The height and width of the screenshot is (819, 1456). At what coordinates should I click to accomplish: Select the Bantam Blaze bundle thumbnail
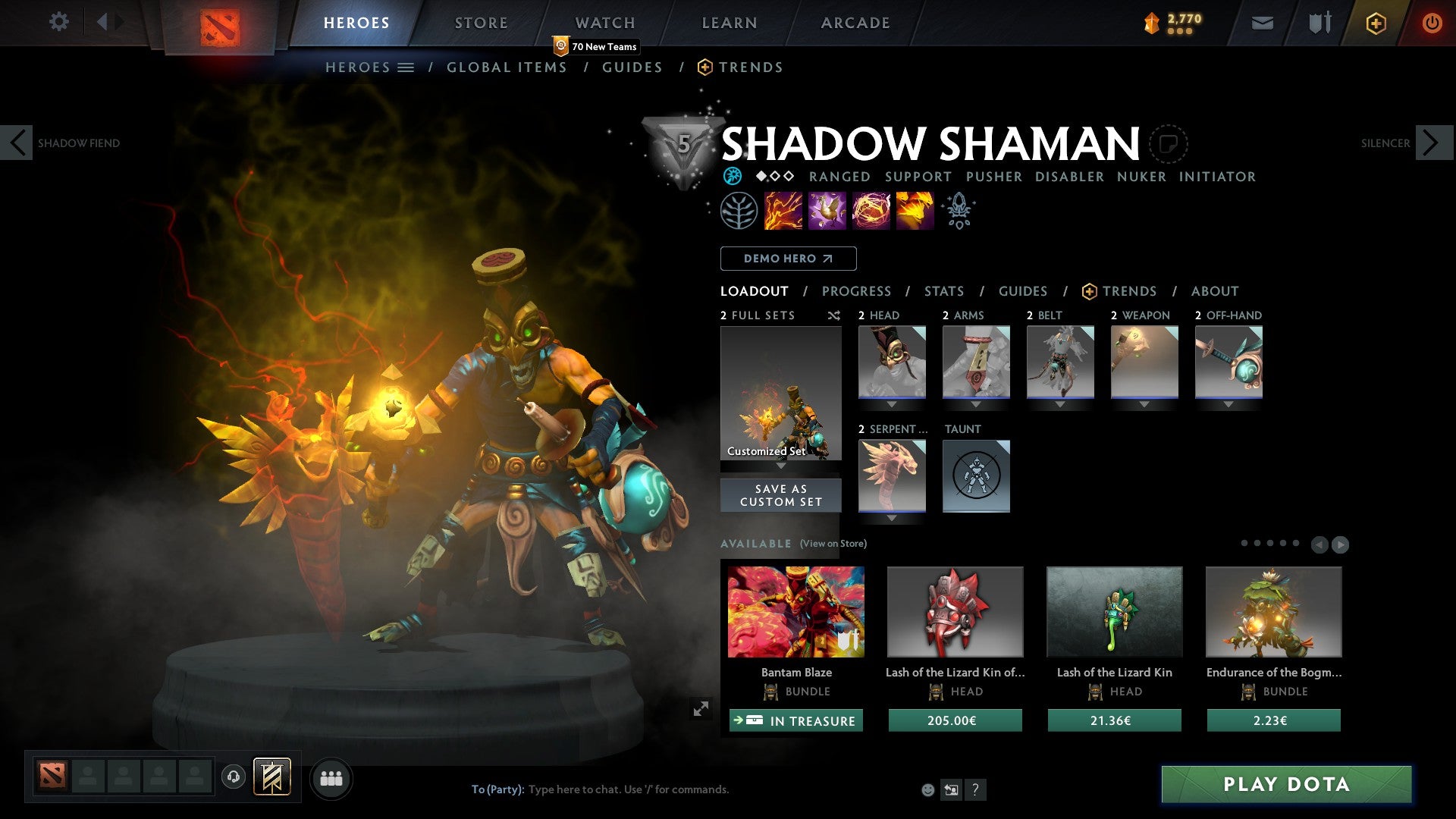pos(795,611)
